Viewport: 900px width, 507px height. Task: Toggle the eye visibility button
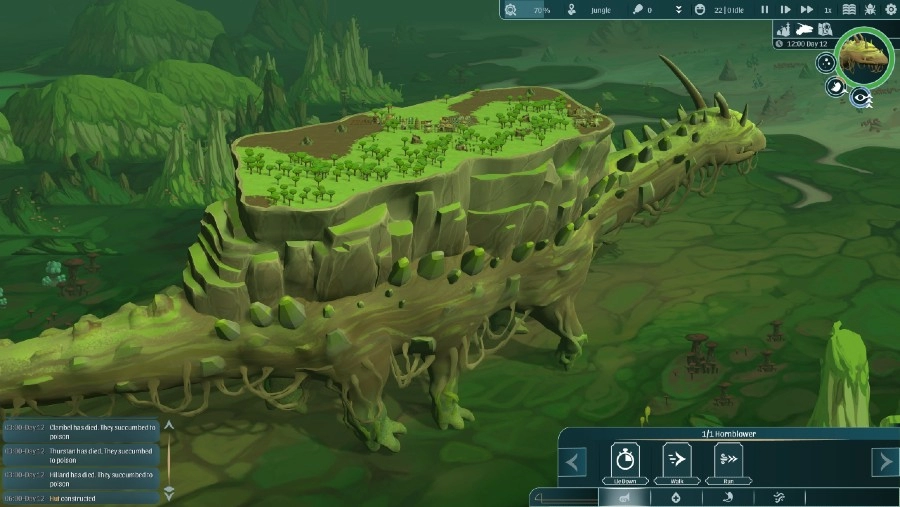coord(858,97)
